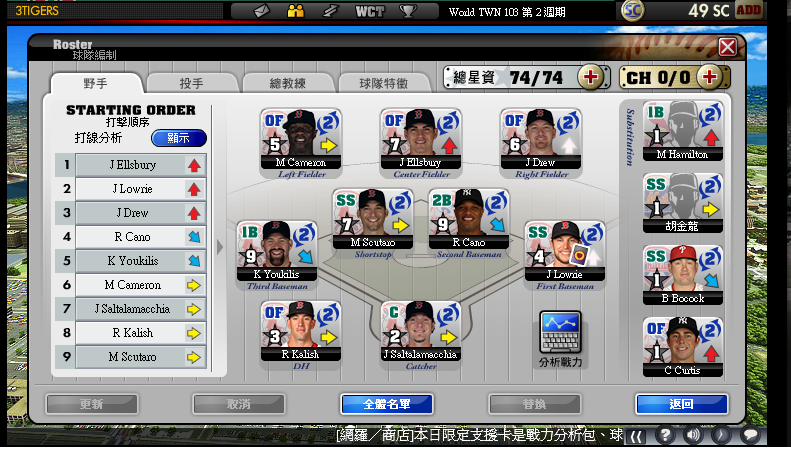Pick M Scutaro in the batting order list

click(131, 357)
